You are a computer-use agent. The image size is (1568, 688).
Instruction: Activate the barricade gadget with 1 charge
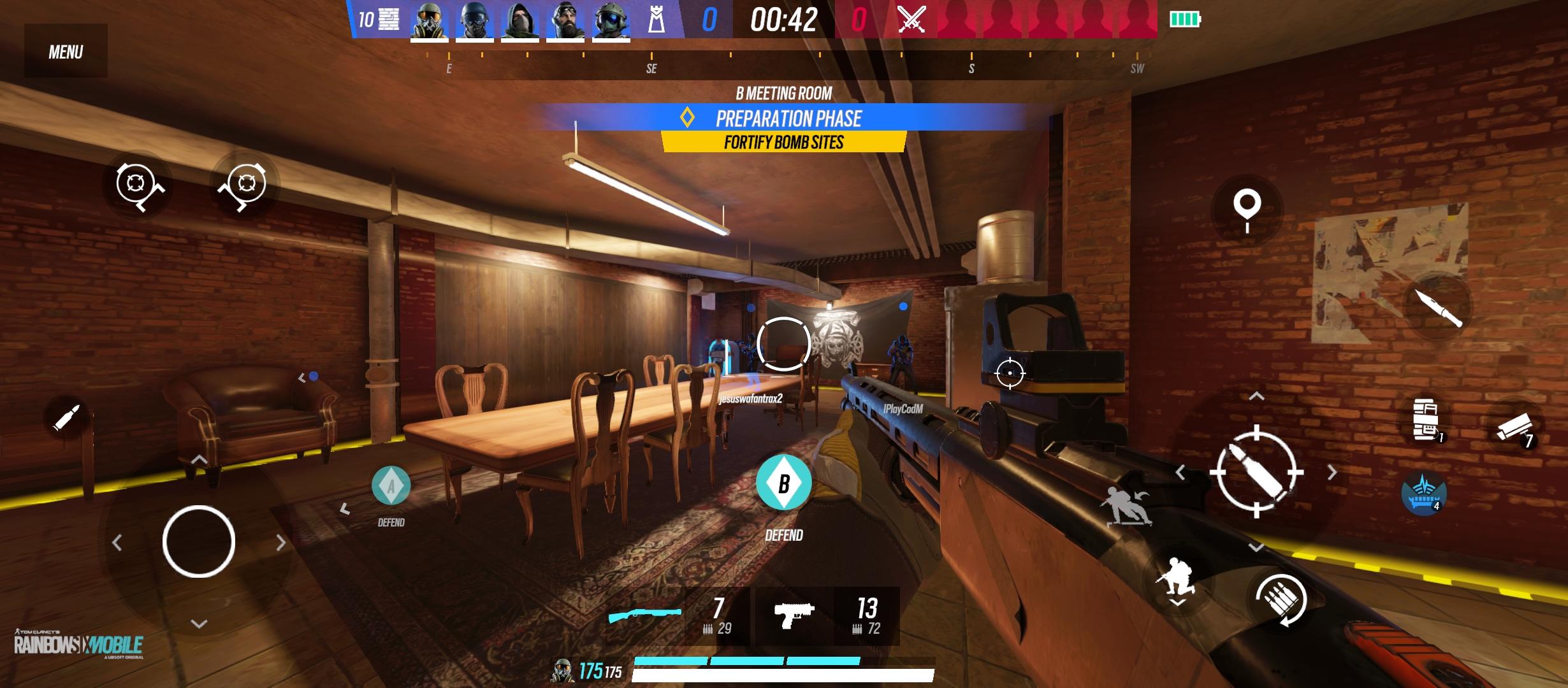pos(1424,419)
